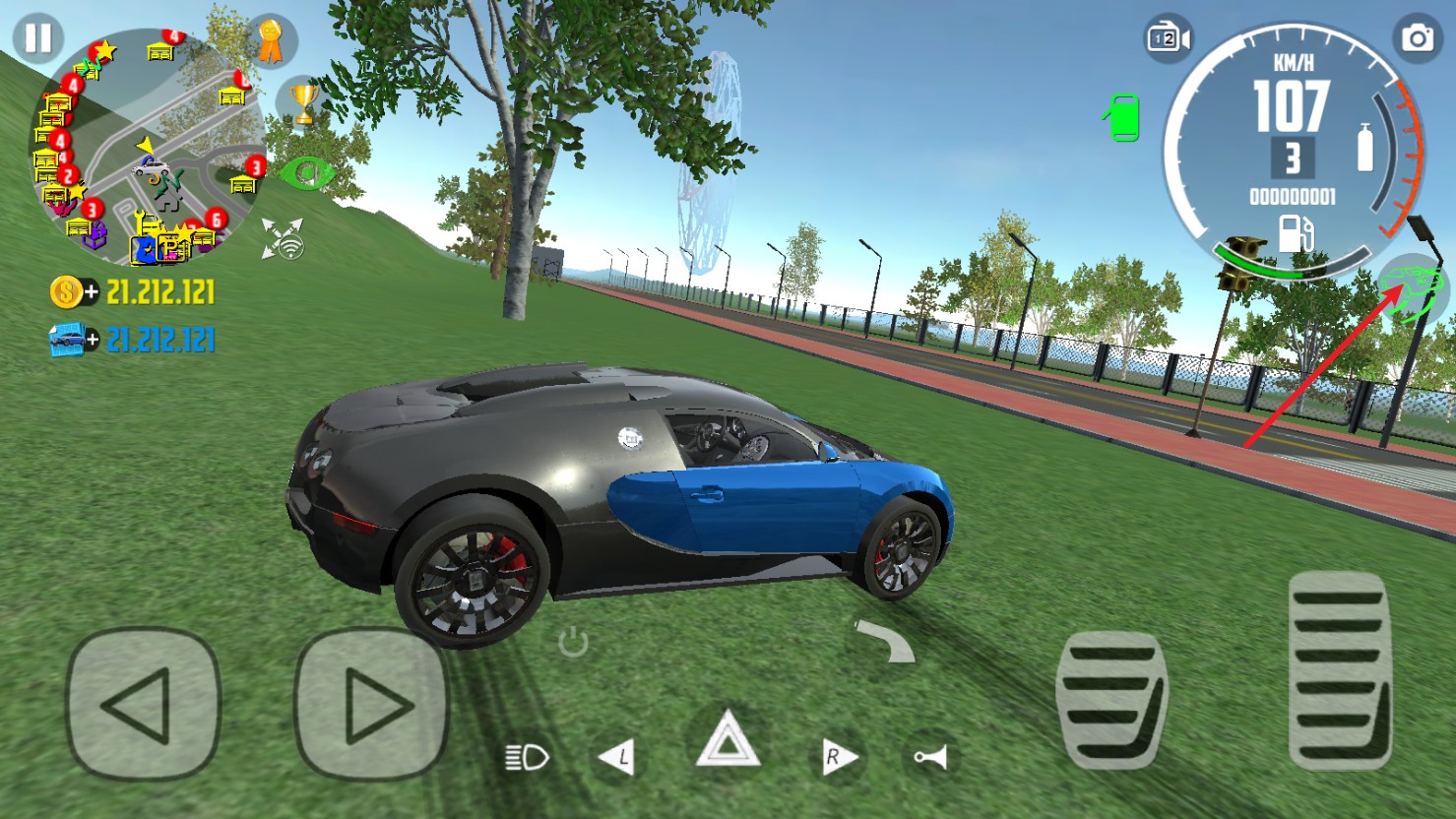The width and height of the screenshot is (1456, 819).
Task: Take a screenshot with the photo camera button
Action: 1417,38
